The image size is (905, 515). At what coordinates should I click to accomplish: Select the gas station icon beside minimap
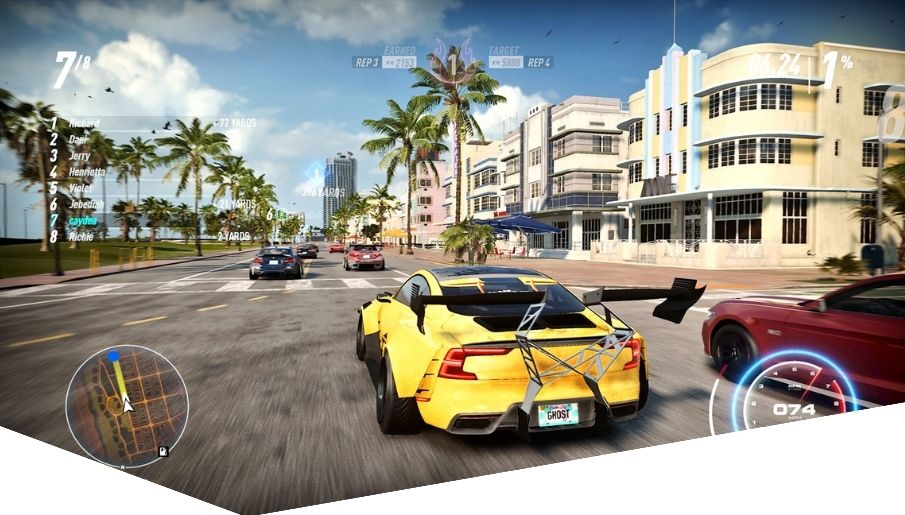[x=163, y=451]
